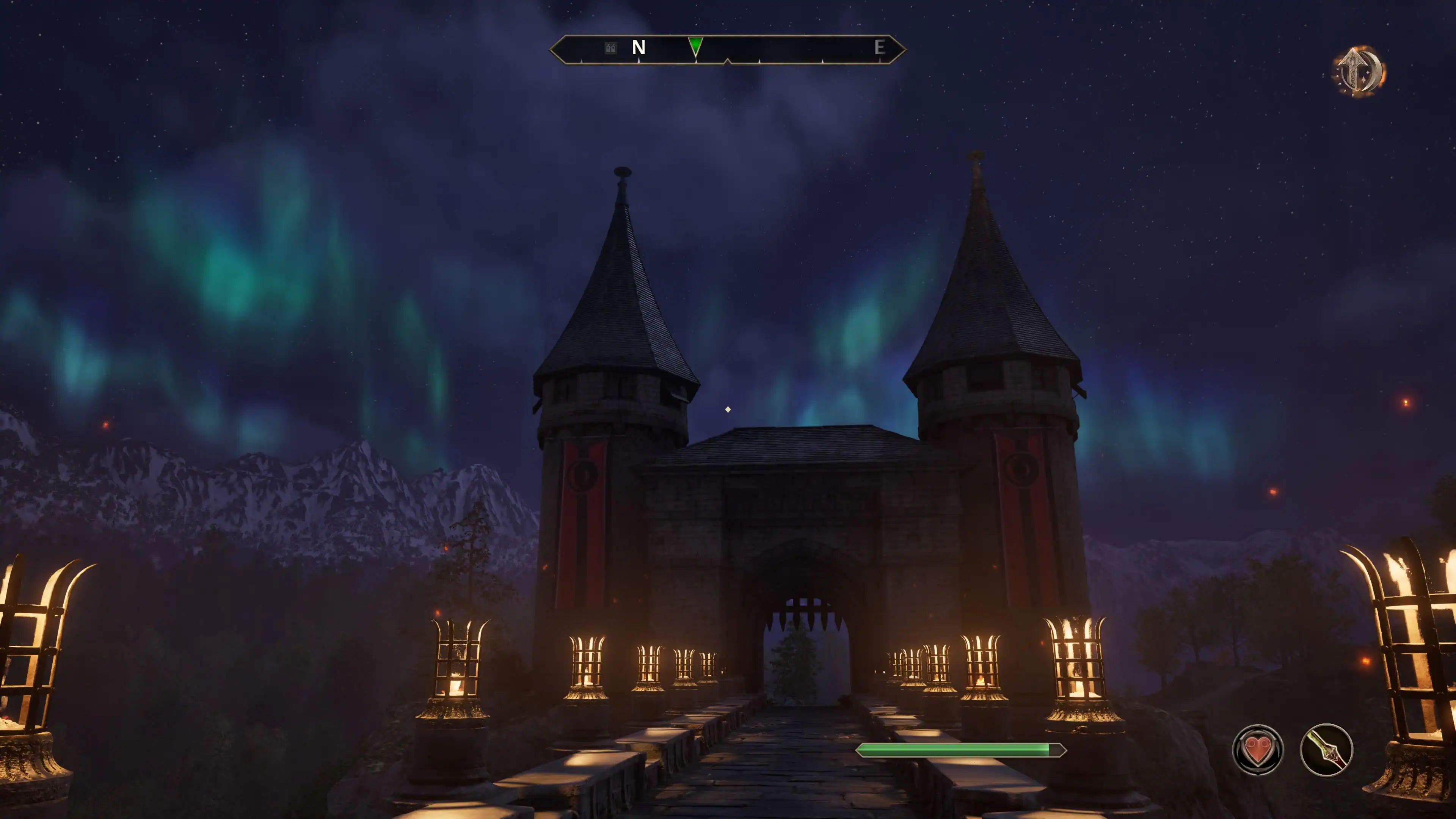Click the green quest marker on compass
This screenshot has height=819, width=1456.
(x=696, y=46)
